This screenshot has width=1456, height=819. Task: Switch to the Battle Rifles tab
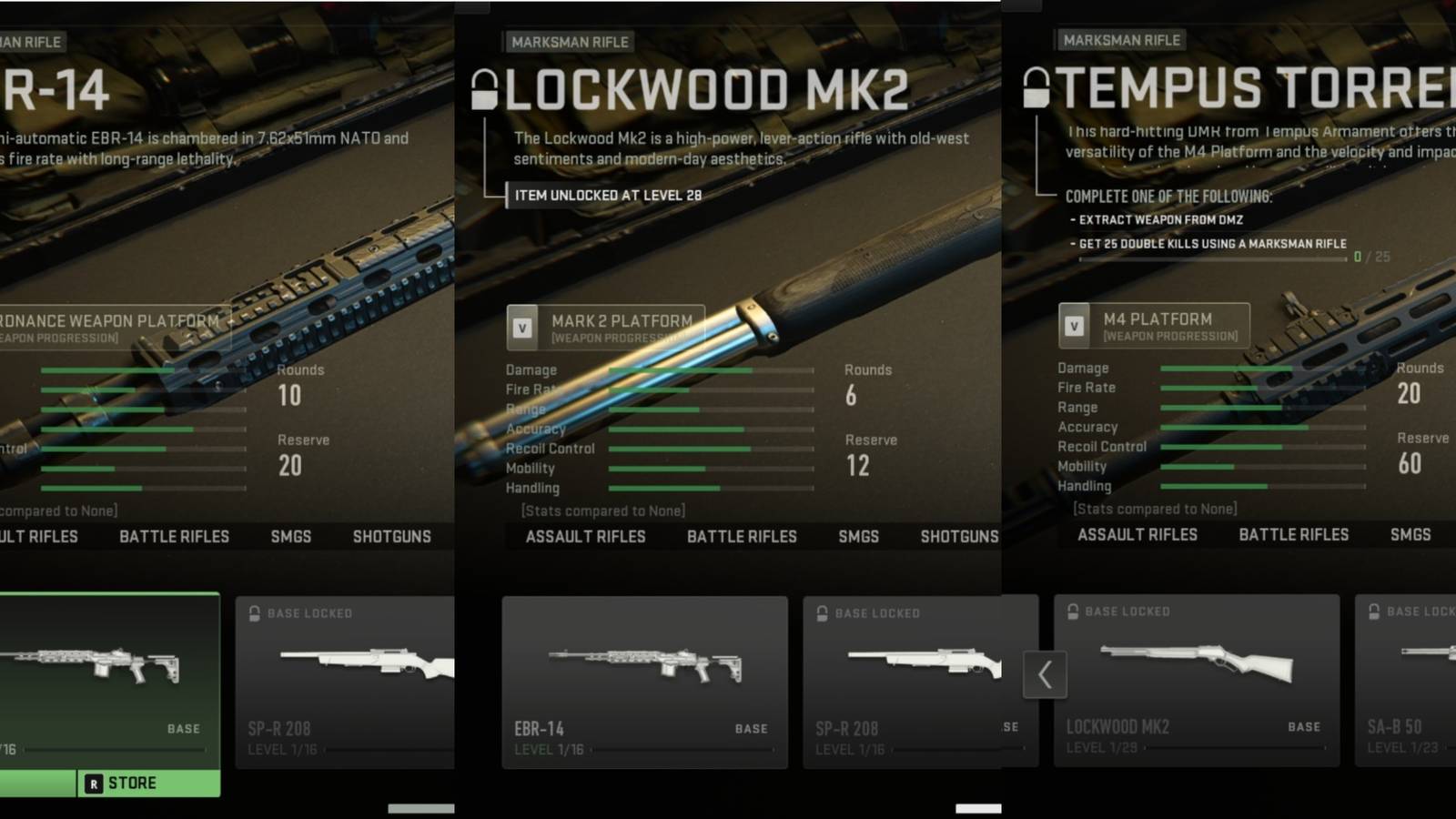(x=742, y=536)
